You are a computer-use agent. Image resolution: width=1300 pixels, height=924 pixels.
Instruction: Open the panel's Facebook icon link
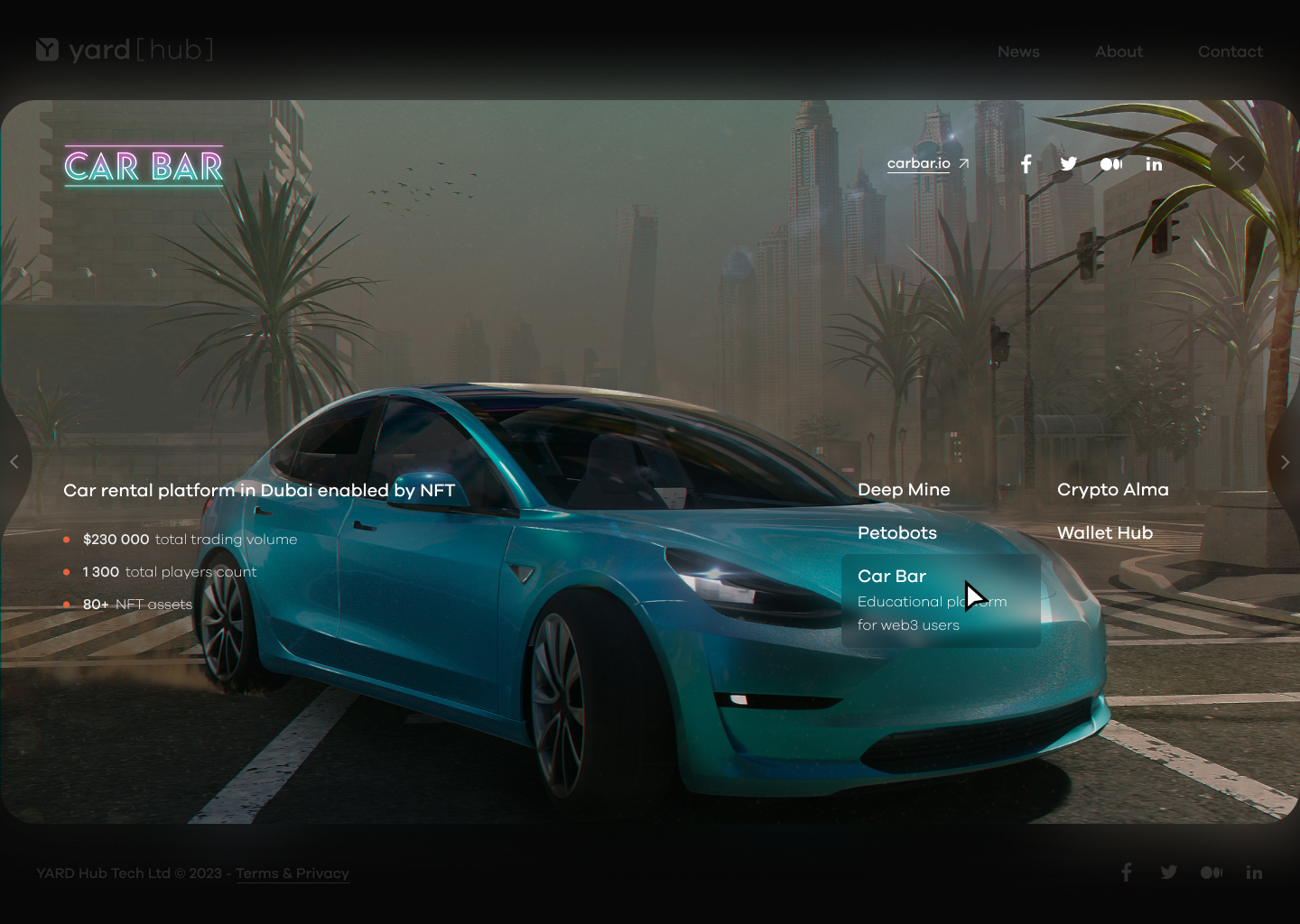click(x=1026, y=164)
